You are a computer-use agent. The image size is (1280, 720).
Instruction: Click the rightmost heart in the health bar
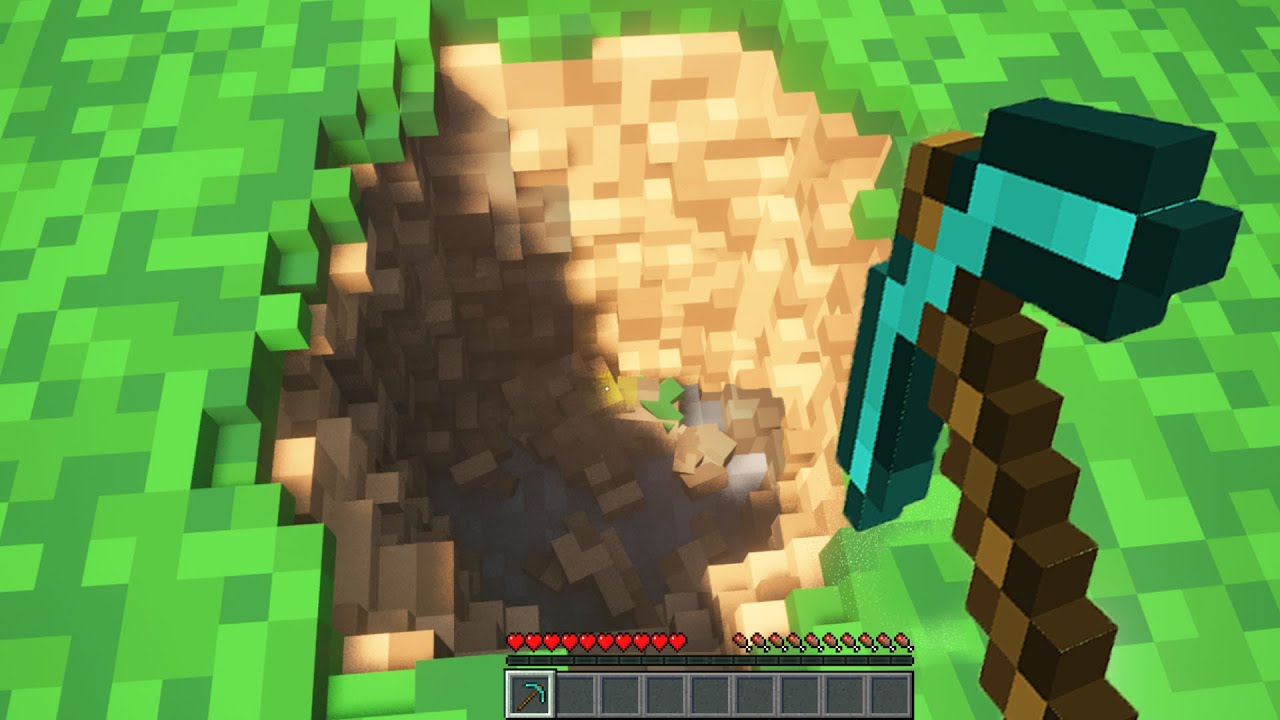(678, 641)
